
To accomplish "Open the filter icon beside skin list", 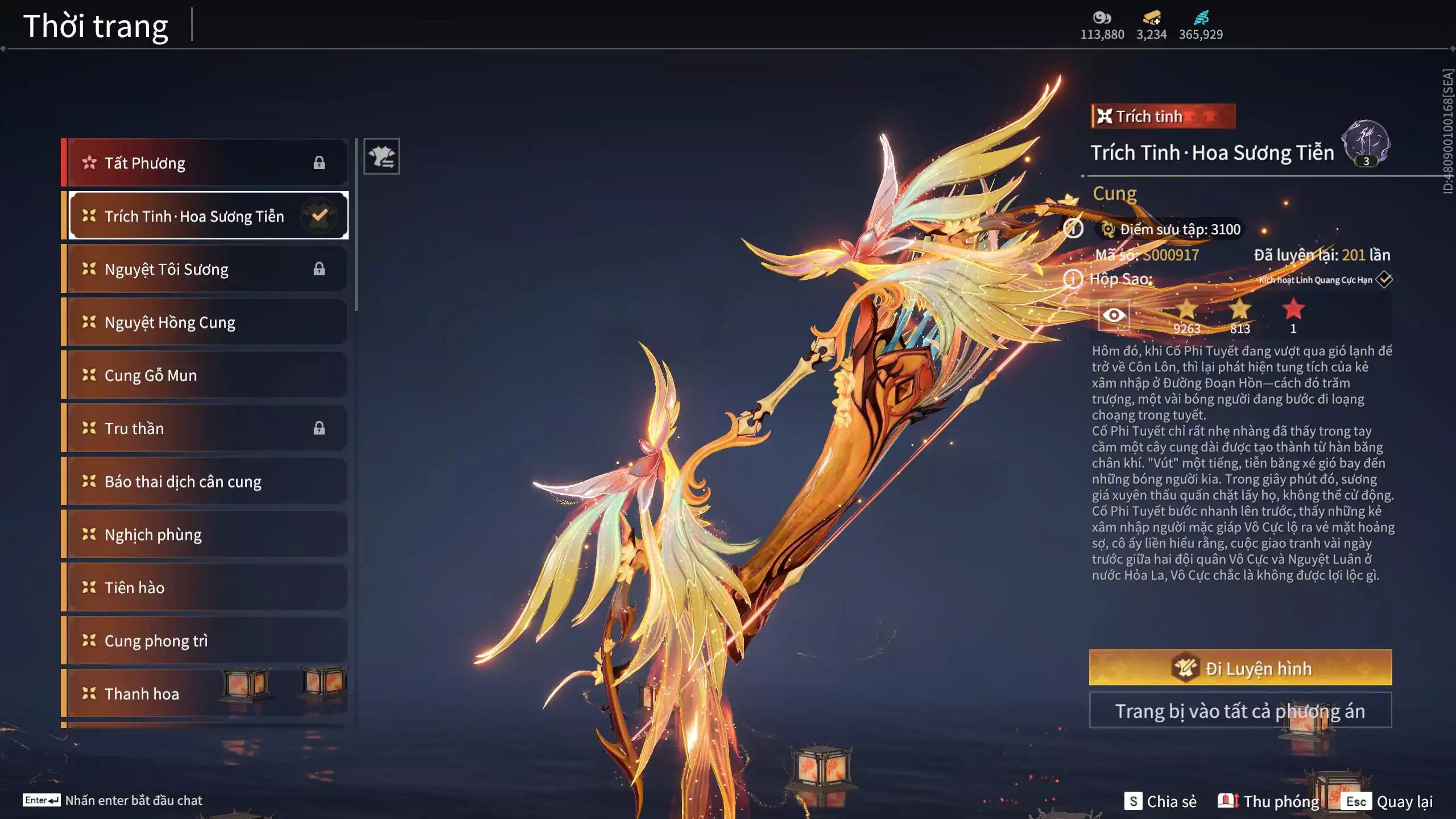I will click(382, 156).
